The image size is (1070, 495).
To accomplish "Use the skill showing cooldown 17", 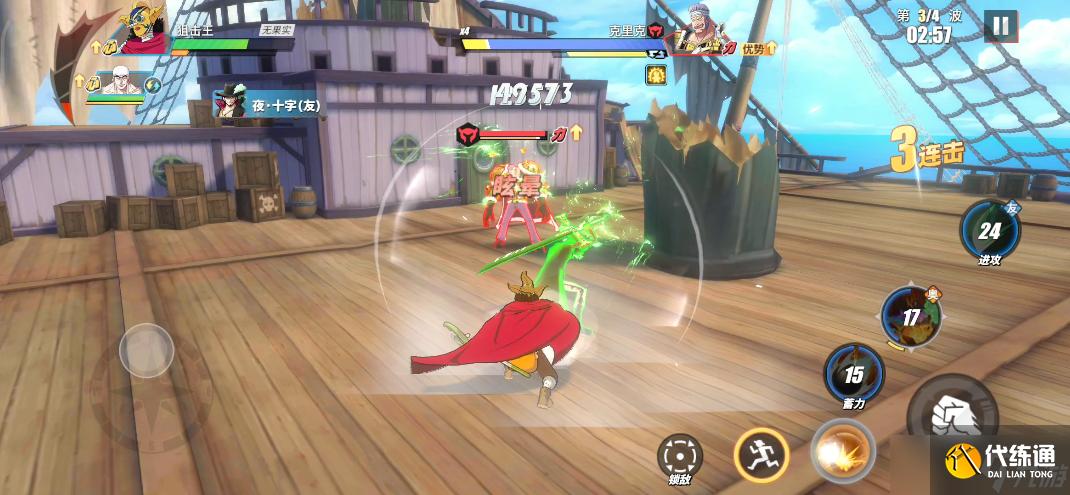I will tap(910, 316).
